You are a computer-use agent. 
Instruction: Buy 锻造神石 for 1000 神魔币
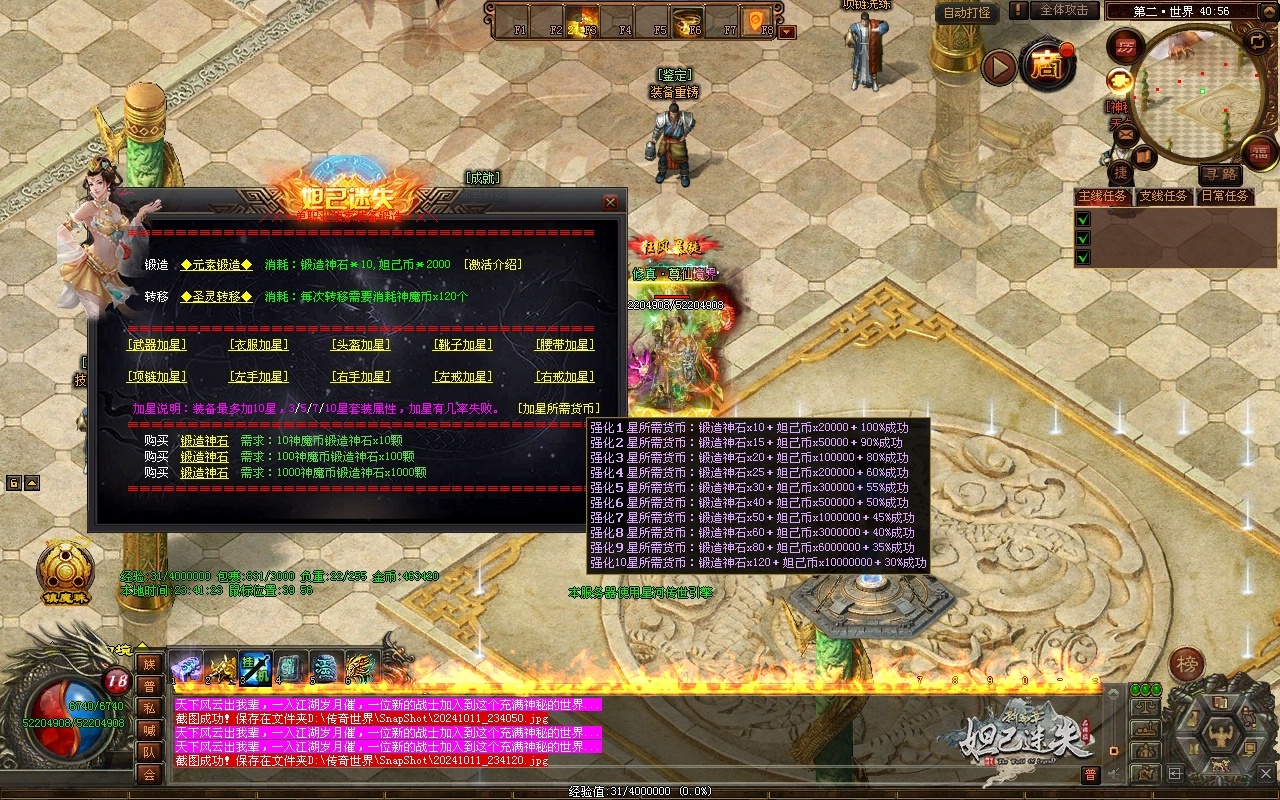click(204, 473)
